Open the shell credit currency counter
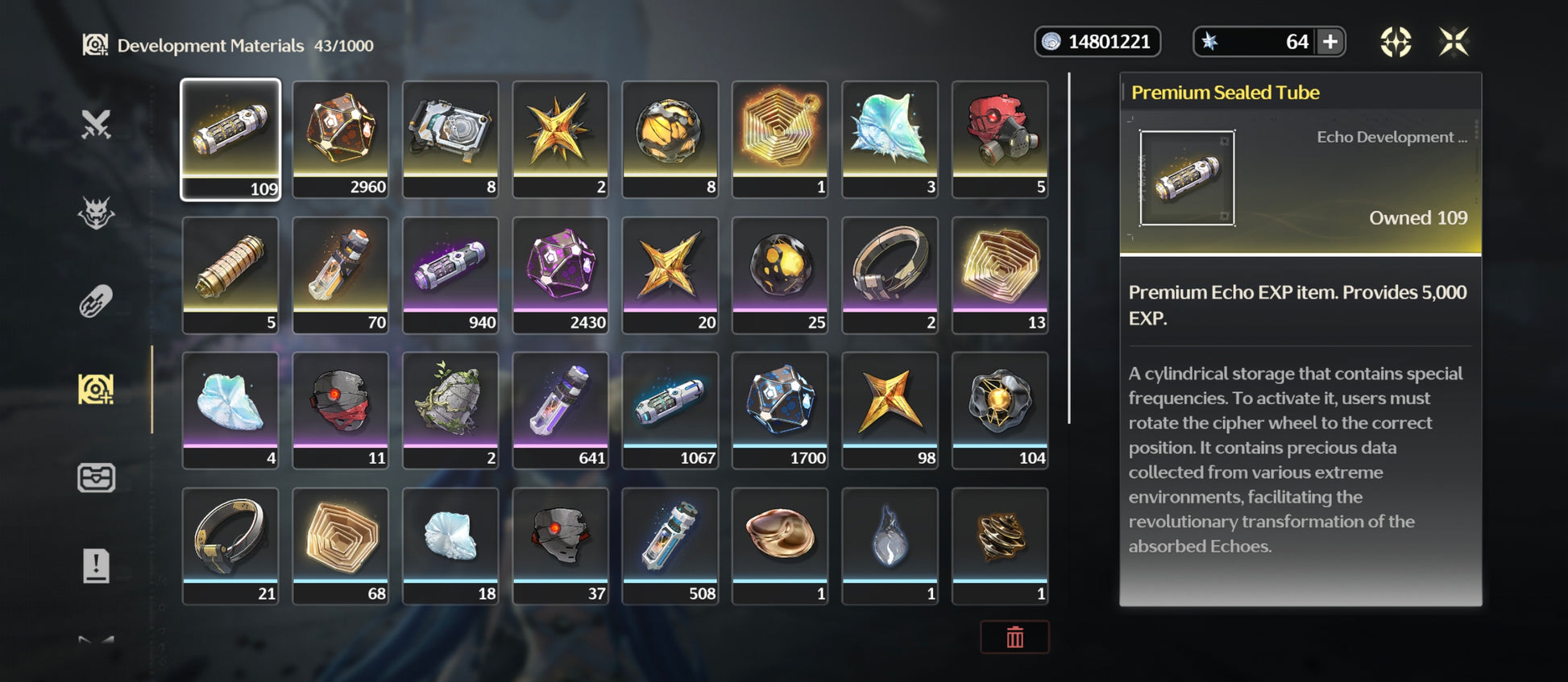1568x682 pixels. click(x=1097, y=42)
